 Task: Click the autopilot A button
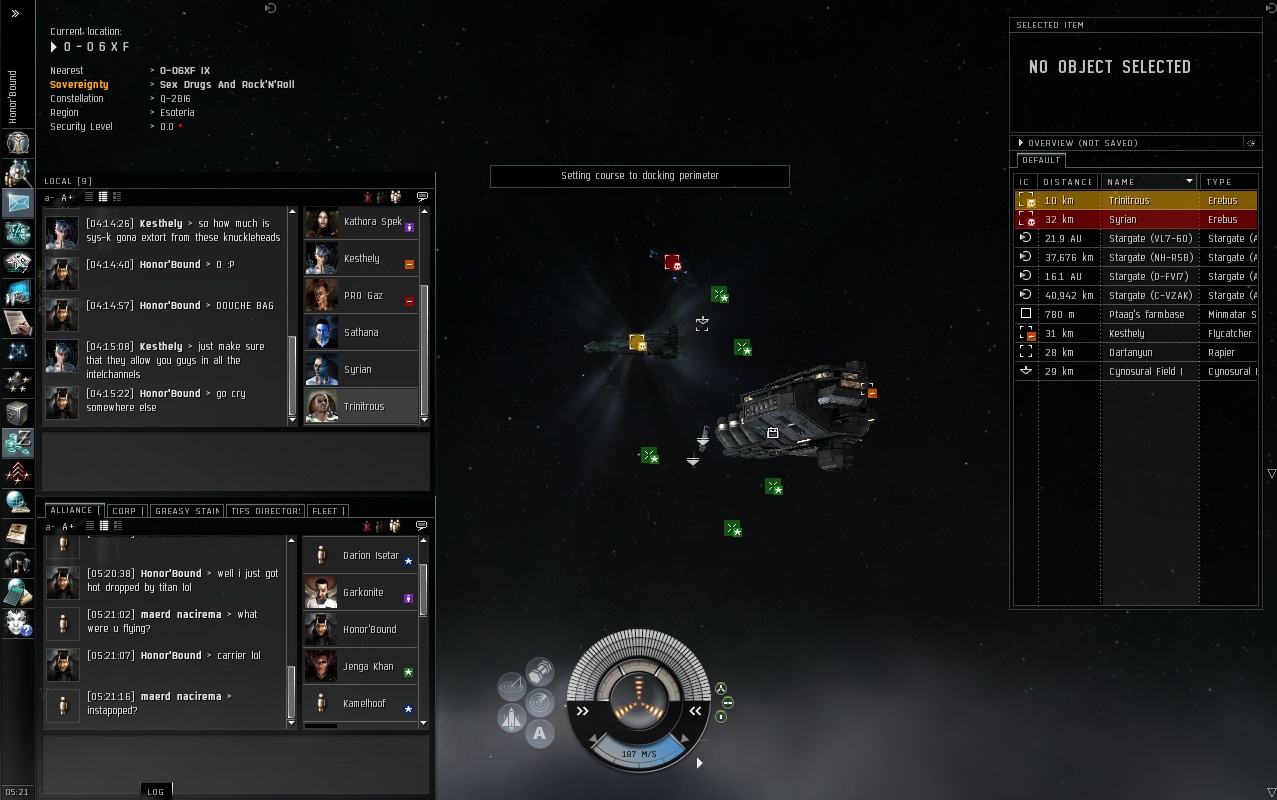540,734
